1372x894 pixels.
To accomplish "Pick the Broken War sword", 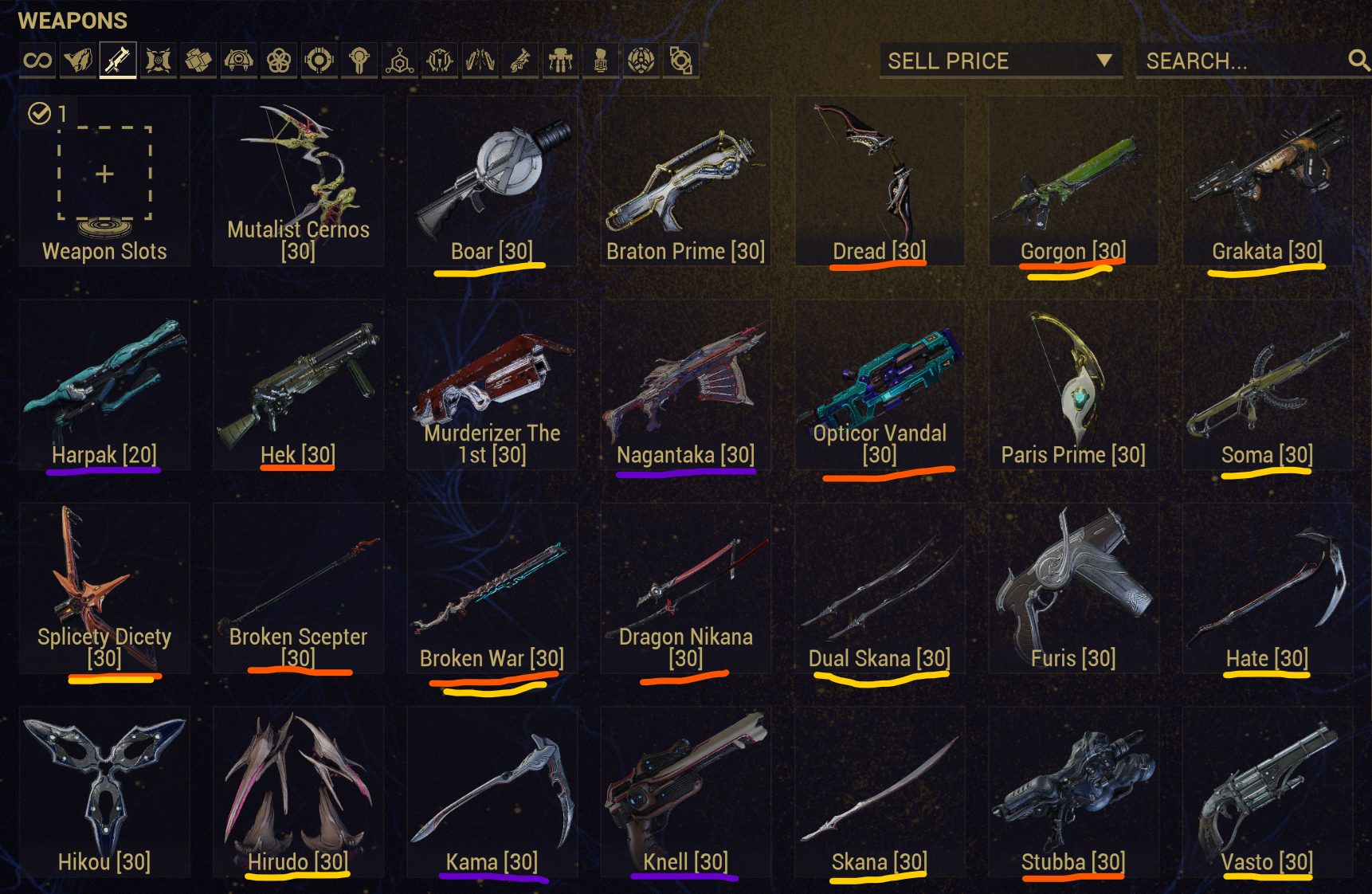I will [x=492, y=588].
